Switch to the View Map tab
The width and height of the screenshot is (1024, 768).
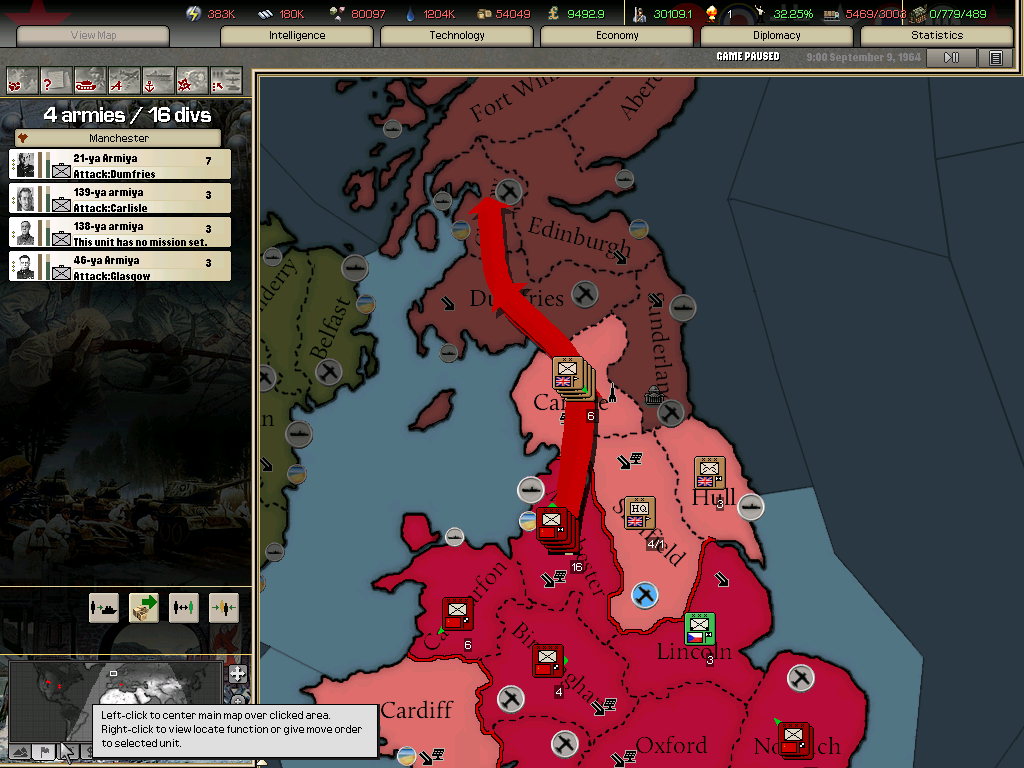94,36
